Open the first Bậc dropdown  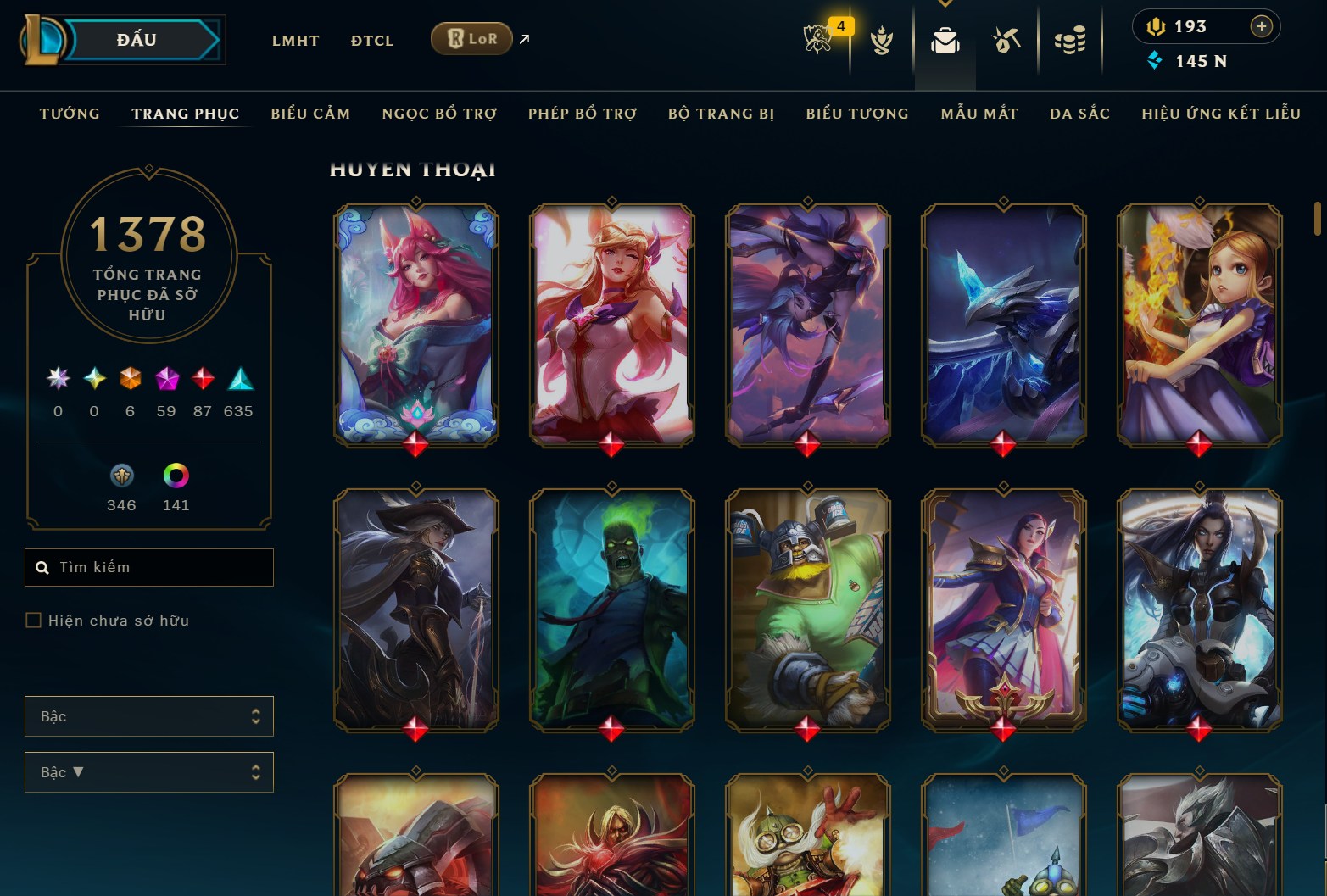tap(149, 716)
